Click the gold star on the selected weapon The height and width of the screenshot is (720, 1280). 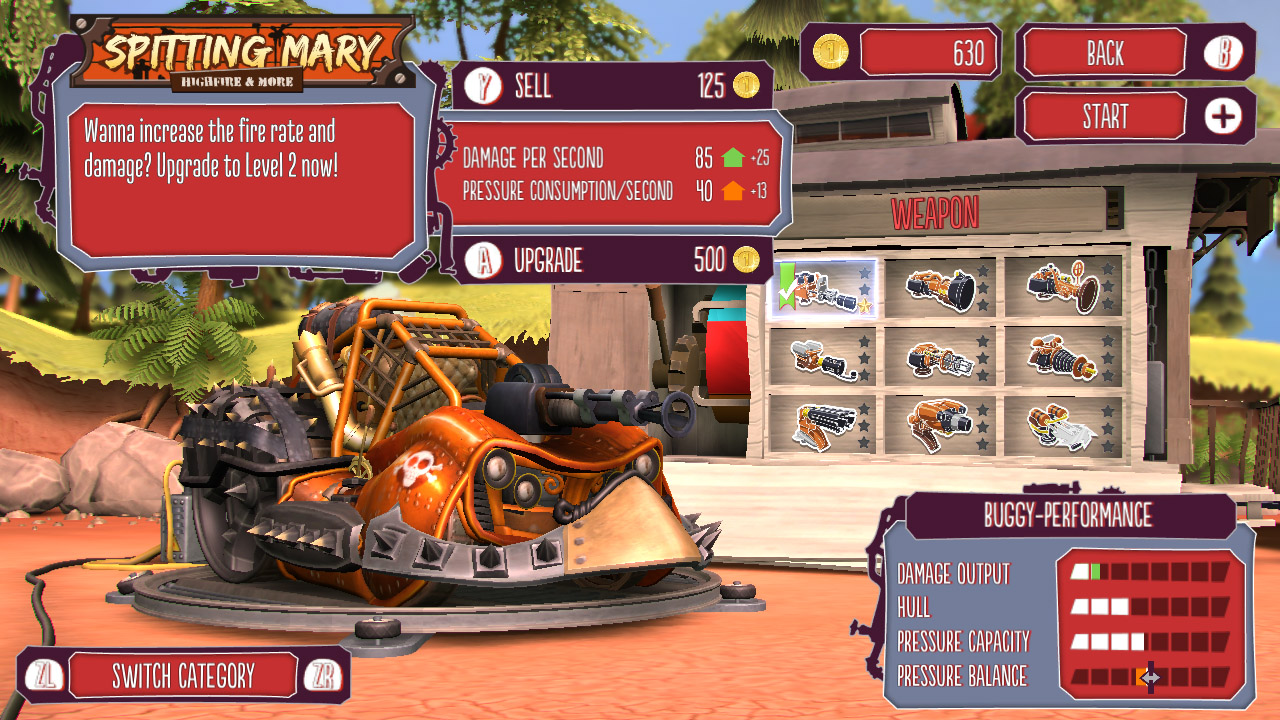point(865,303)
